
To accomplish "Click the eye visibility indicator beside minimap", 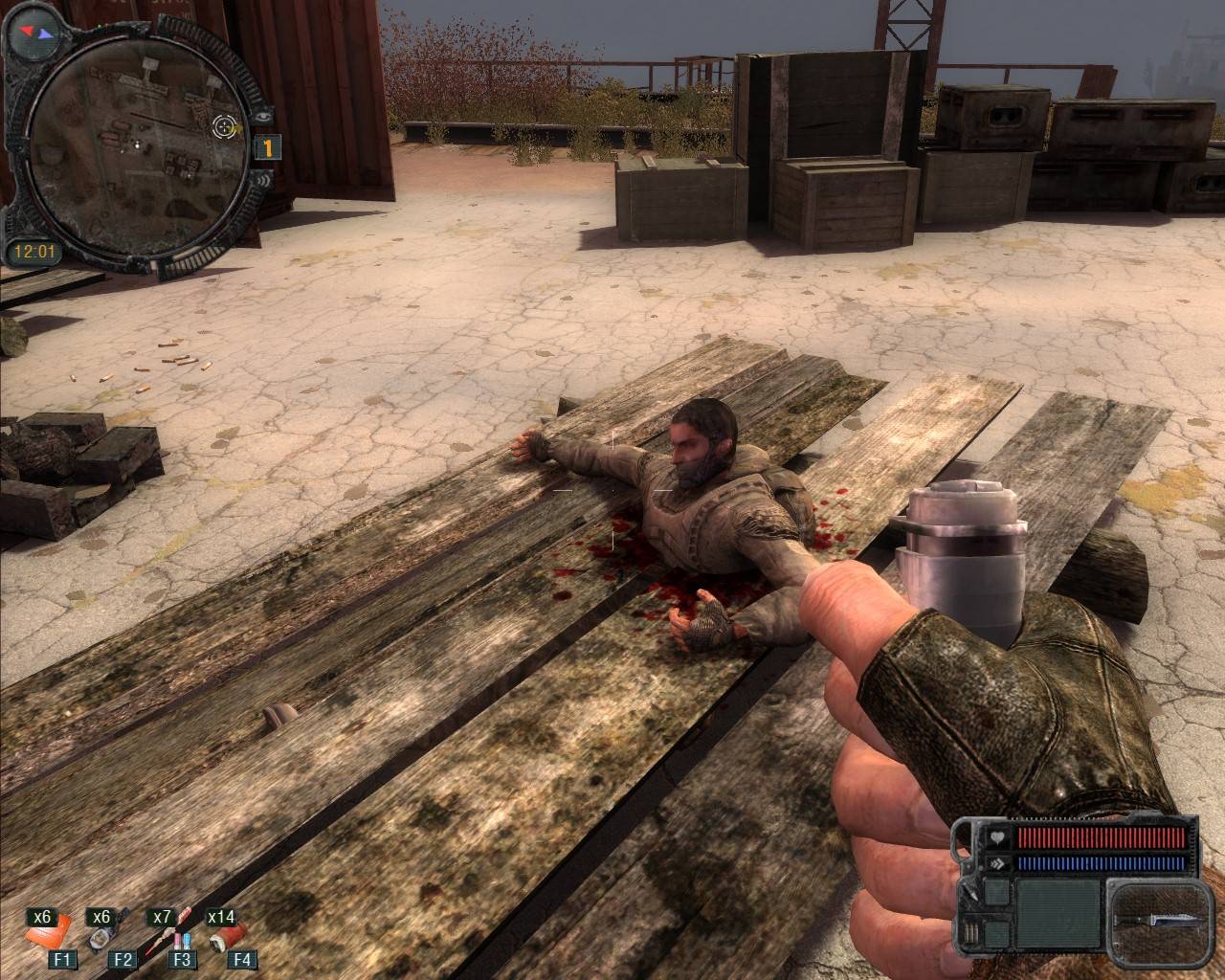I will coord(264,114).
